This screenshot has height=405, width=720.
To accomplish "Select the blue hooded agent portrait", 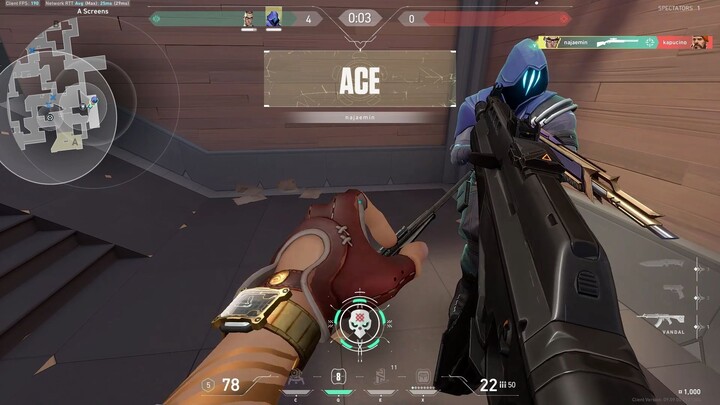I will tap(273, 18).
